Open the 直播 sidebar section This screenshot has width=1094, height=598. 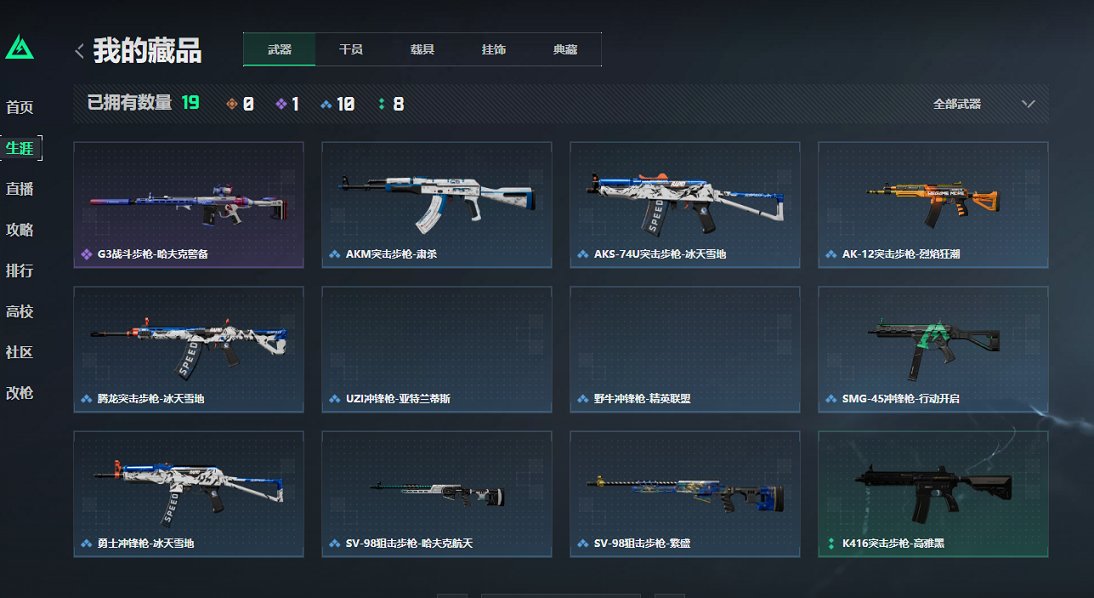20,189
